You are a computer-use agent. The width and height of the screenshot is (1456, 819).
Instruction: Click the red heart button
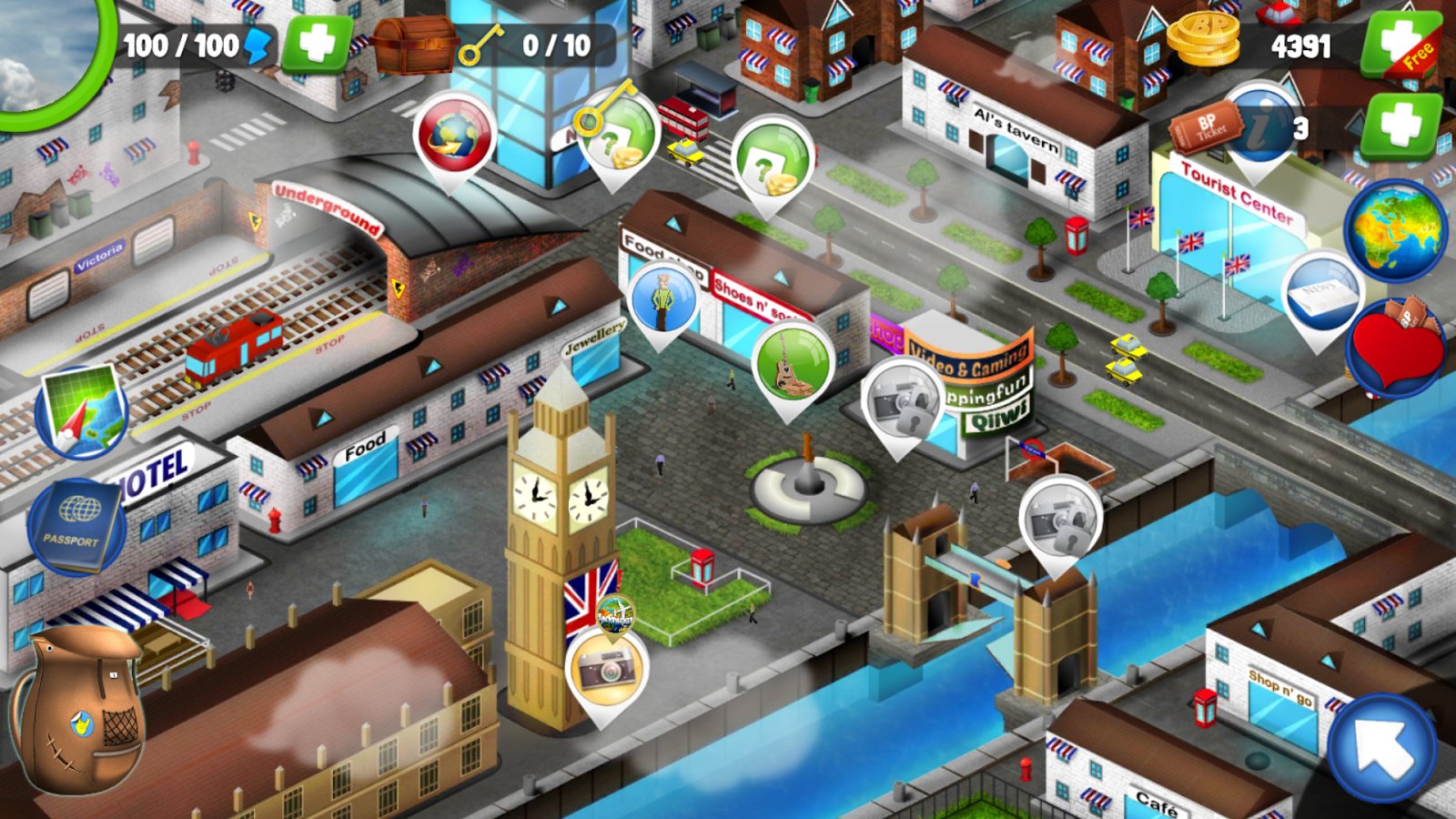point(1395,349)
